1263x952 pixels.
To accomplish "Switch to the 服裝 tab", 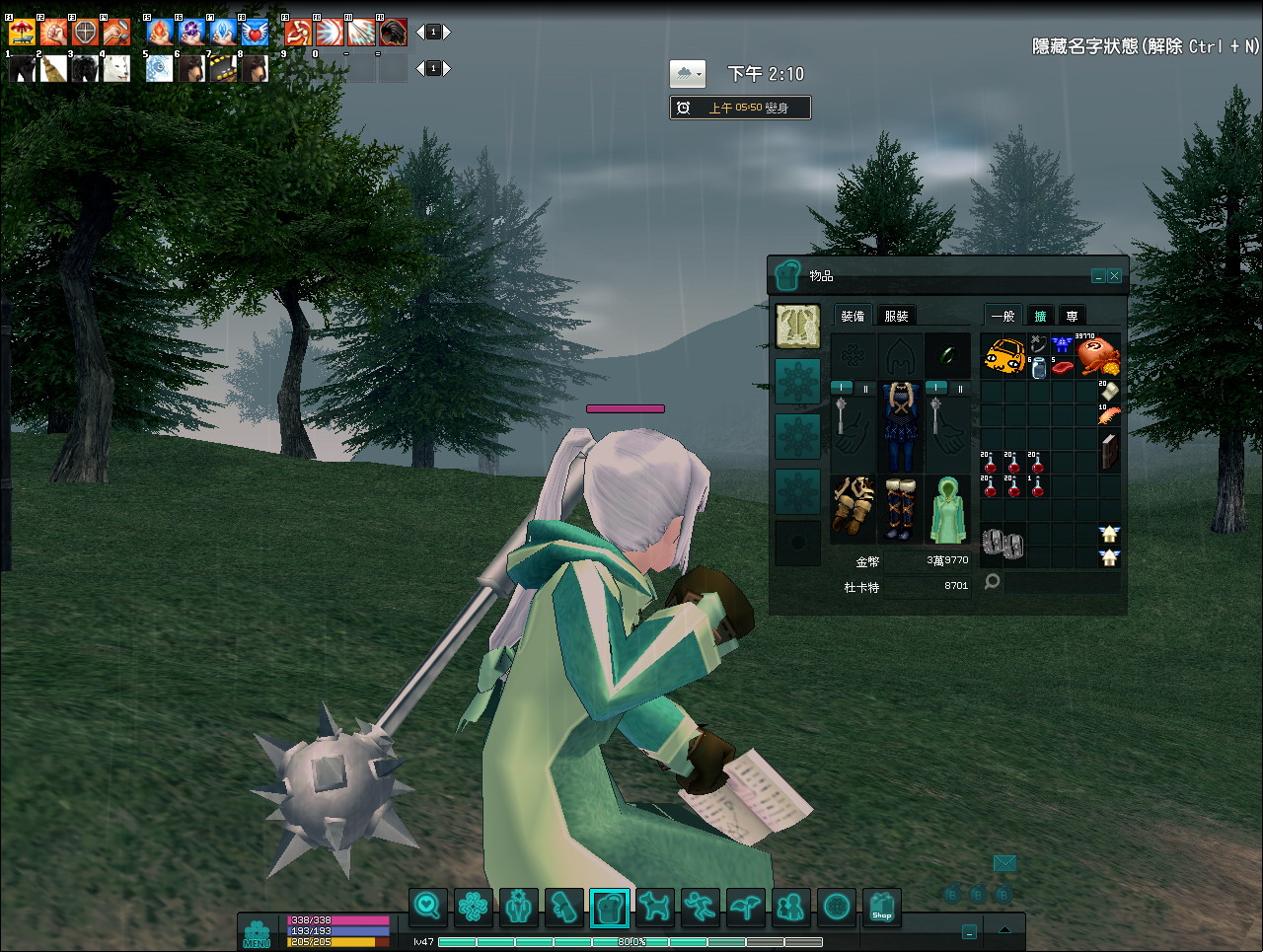I will click(x=896, y=316).
